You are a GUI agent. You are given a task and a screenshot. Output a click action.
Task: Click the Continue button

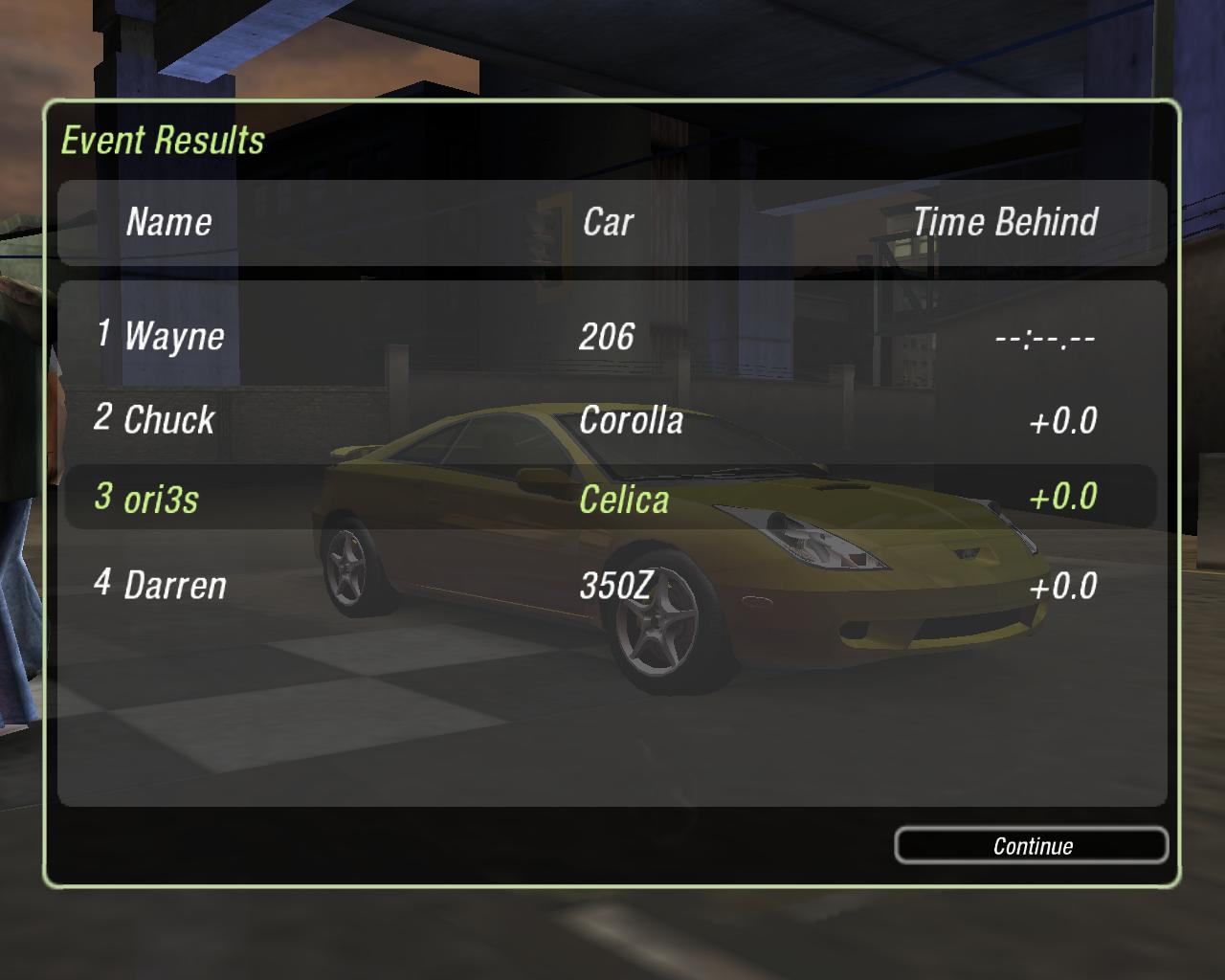click(x=1031, y=846)
